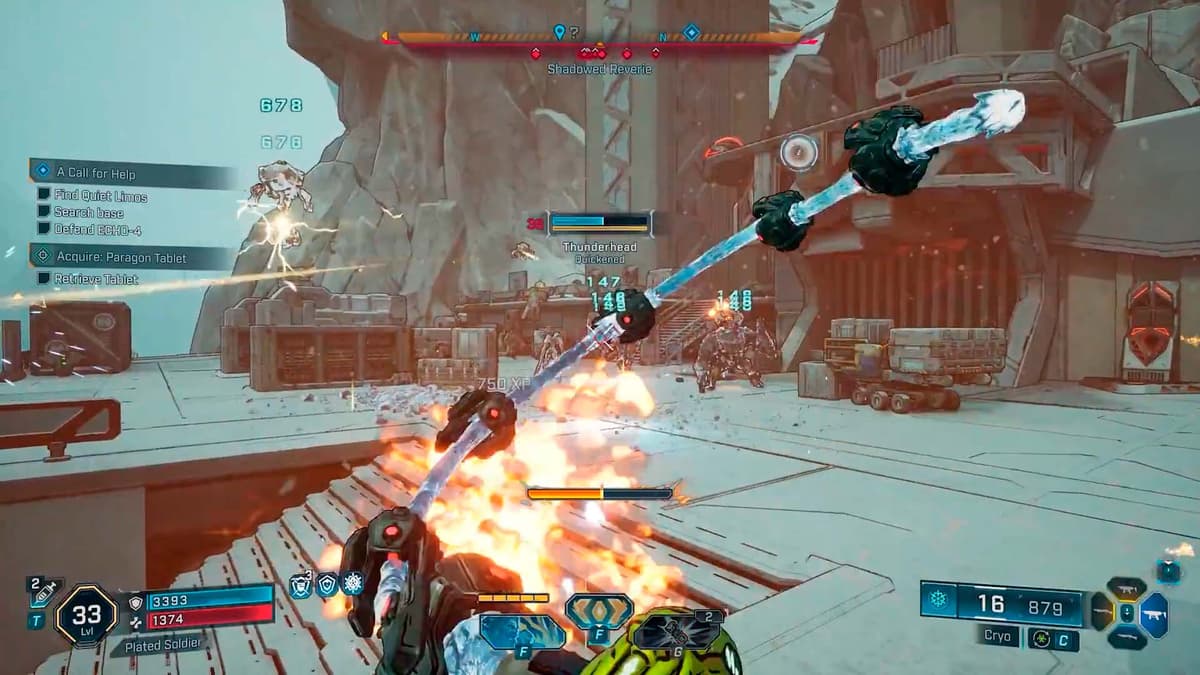
Task: Select the highlighted blue weapon slot
Action: click(1154, 614)
